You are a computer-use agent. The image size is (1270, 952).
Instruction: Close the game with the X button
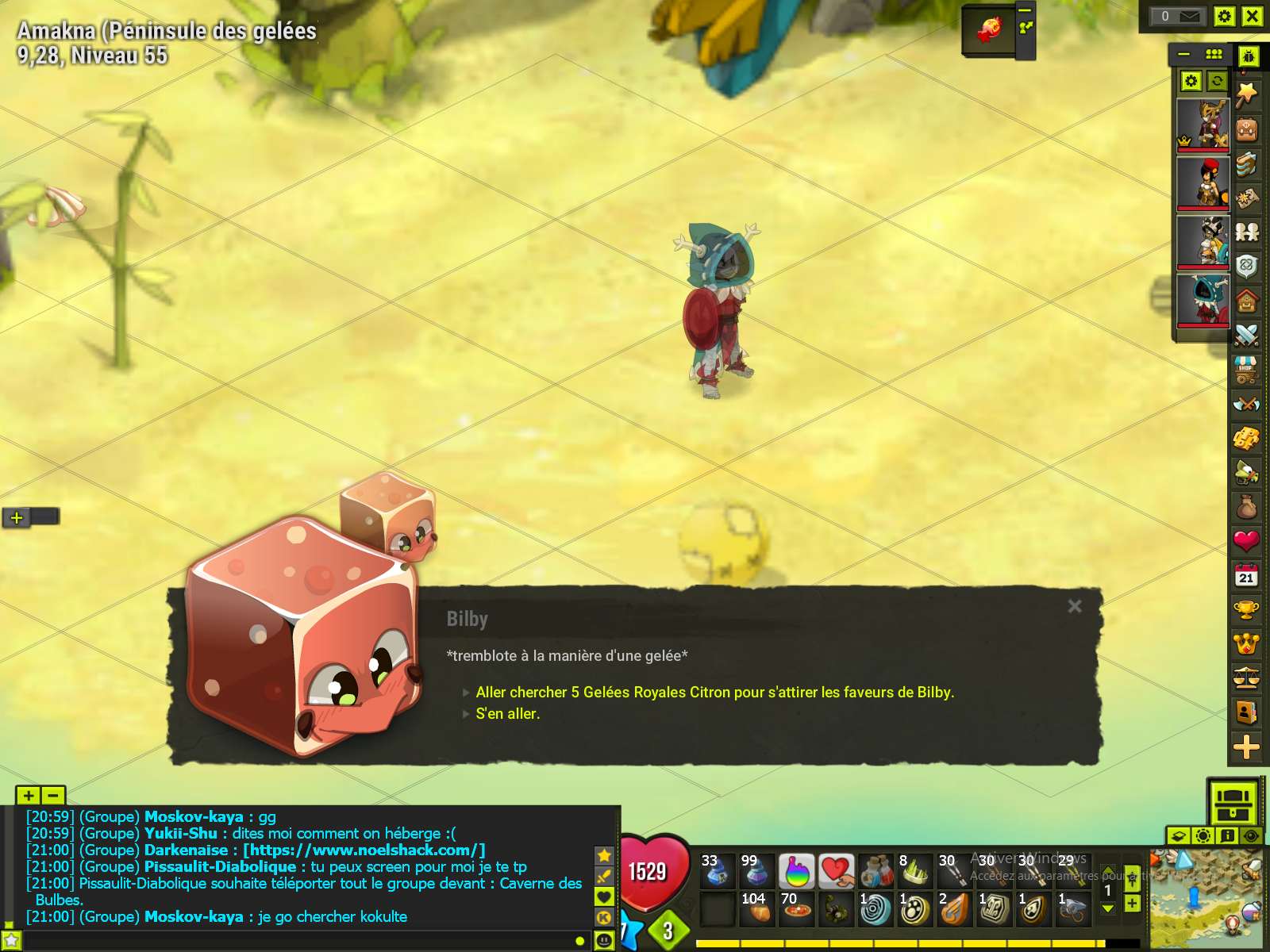[1252, 17]
